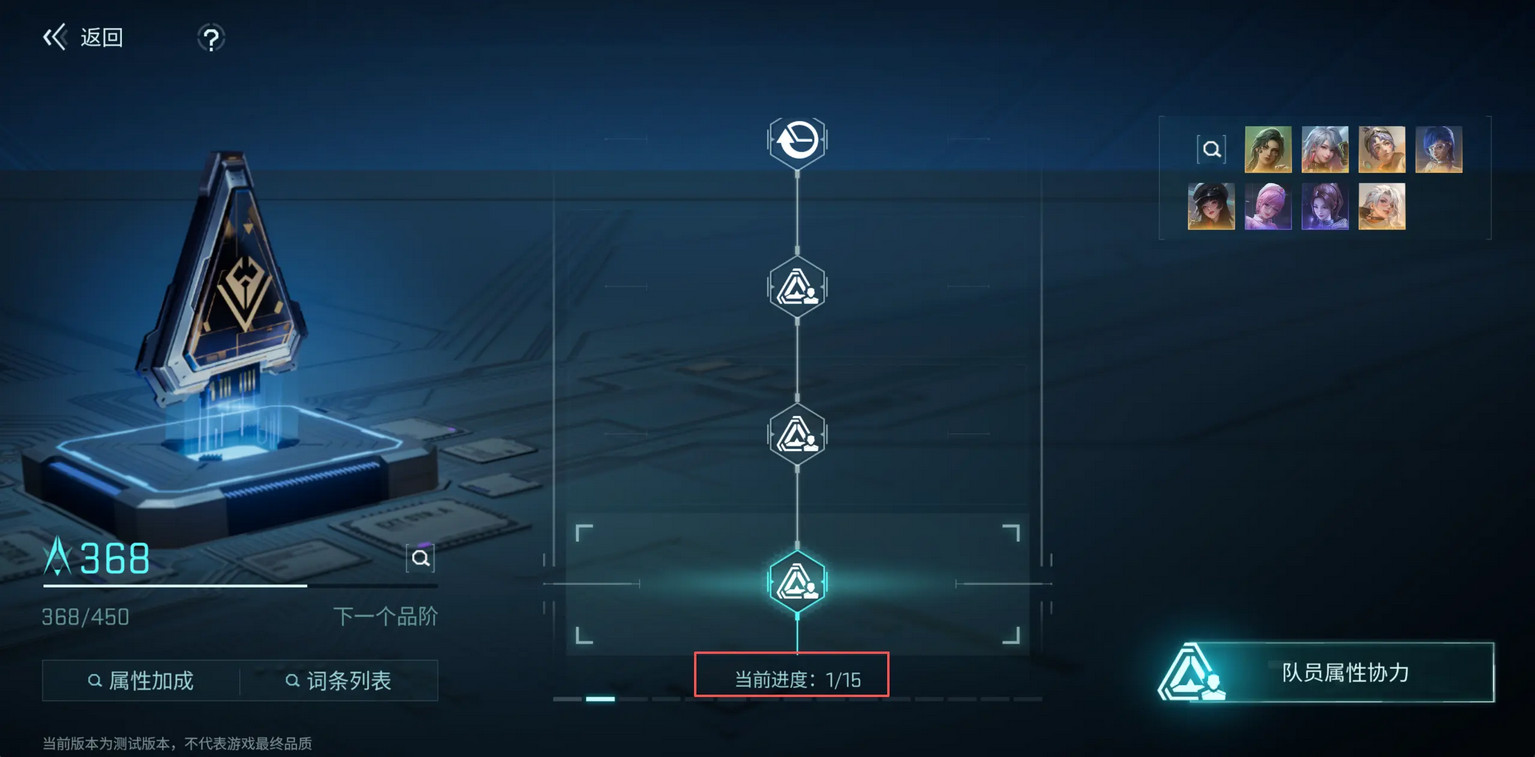This screenshot has width=1535, height=757.
Task: Click the highlighted page indicator dot at the bottom
Action: pos(600,698)
